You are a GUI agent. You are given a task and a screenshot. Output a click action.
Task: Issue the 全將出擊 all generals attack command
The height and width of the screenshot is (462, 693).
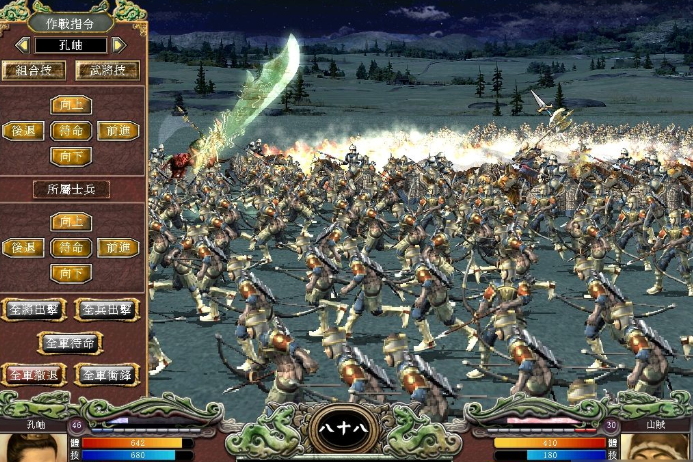34,309
